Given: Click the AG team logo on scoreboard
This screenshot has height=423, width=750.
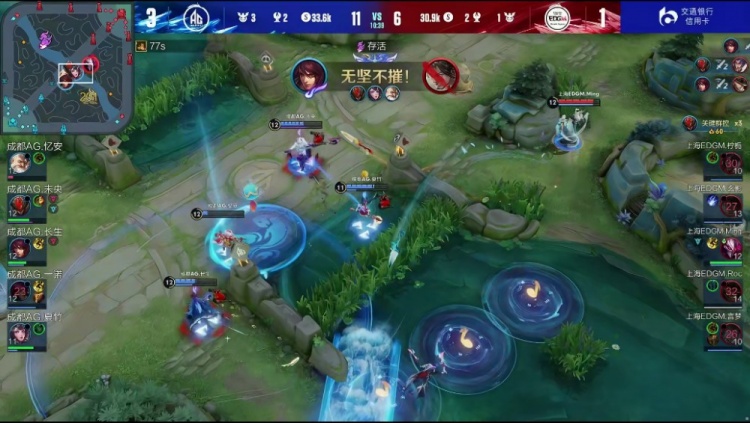Looking at the screenshot, I should click(x=196, y=17).
